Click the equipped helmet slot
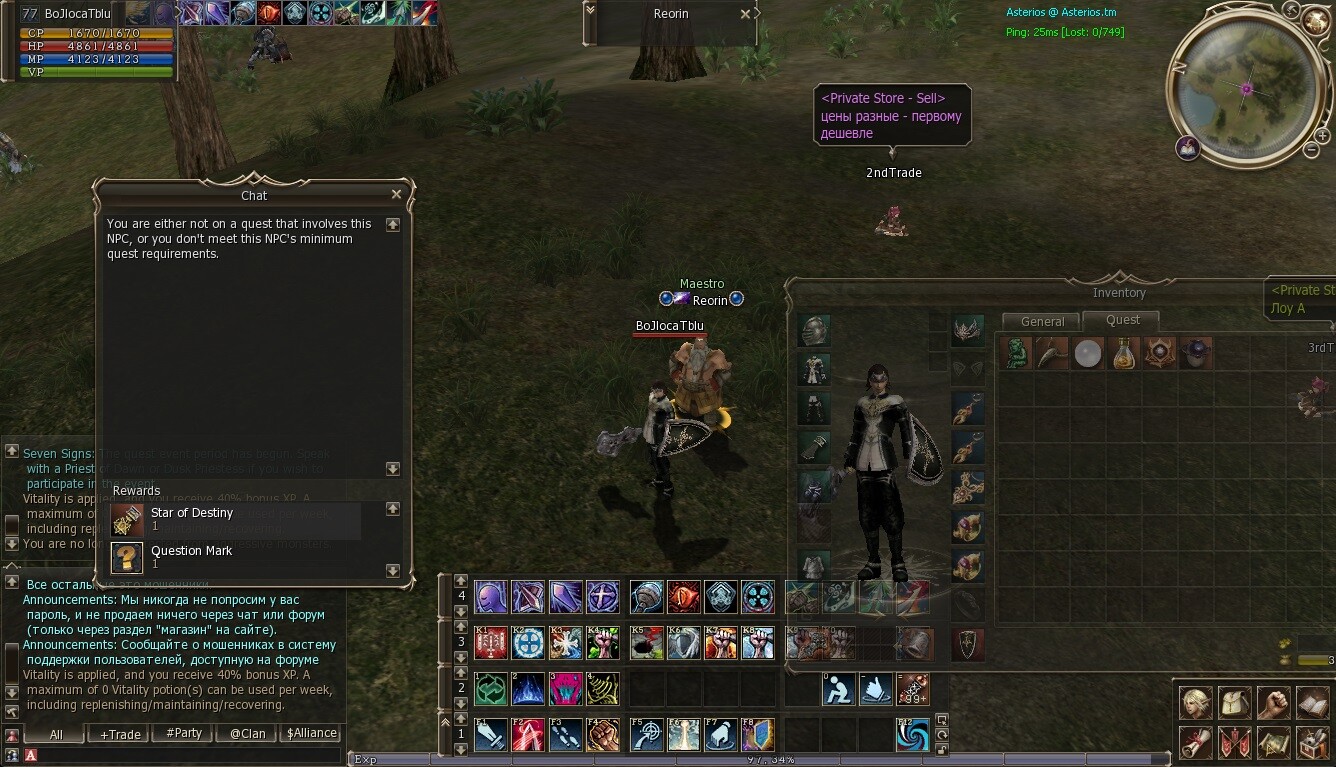 [813, 331]
